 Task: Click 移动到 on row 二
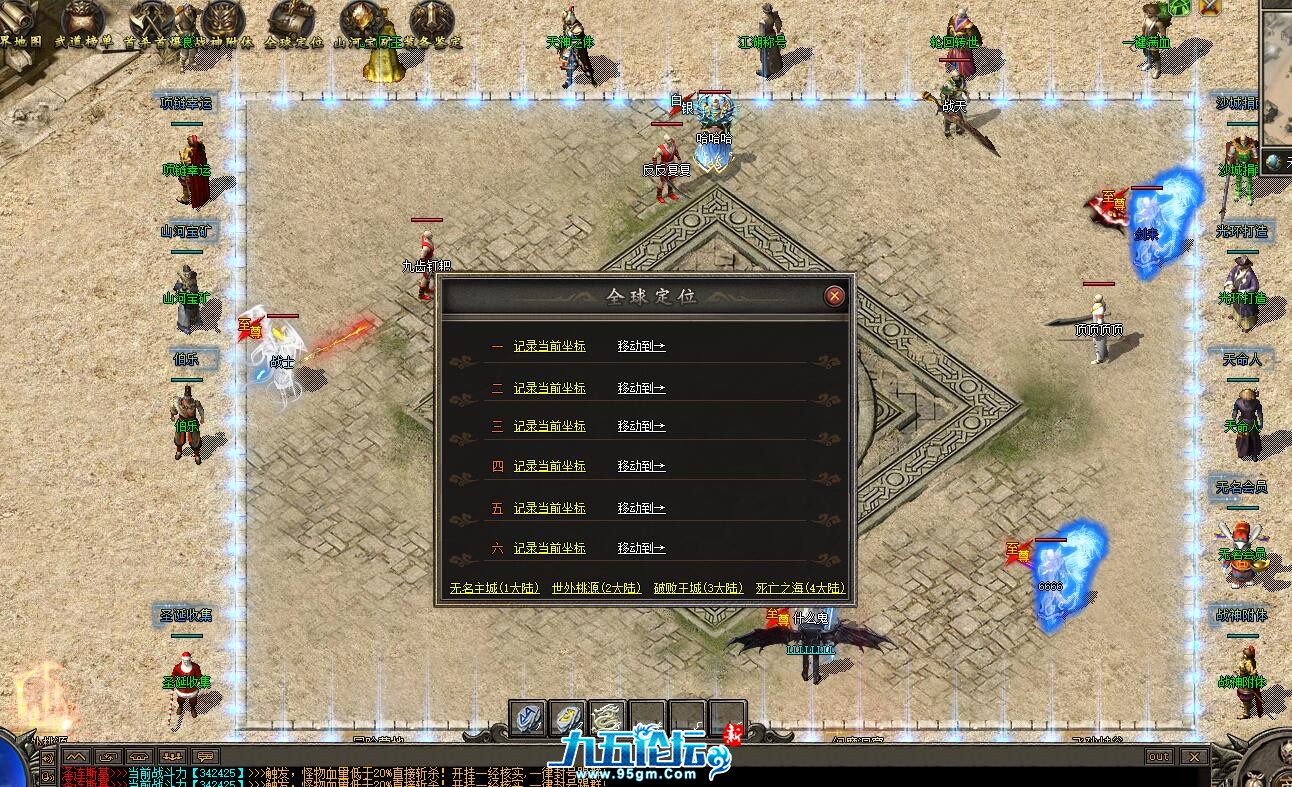tap(641, 388)
